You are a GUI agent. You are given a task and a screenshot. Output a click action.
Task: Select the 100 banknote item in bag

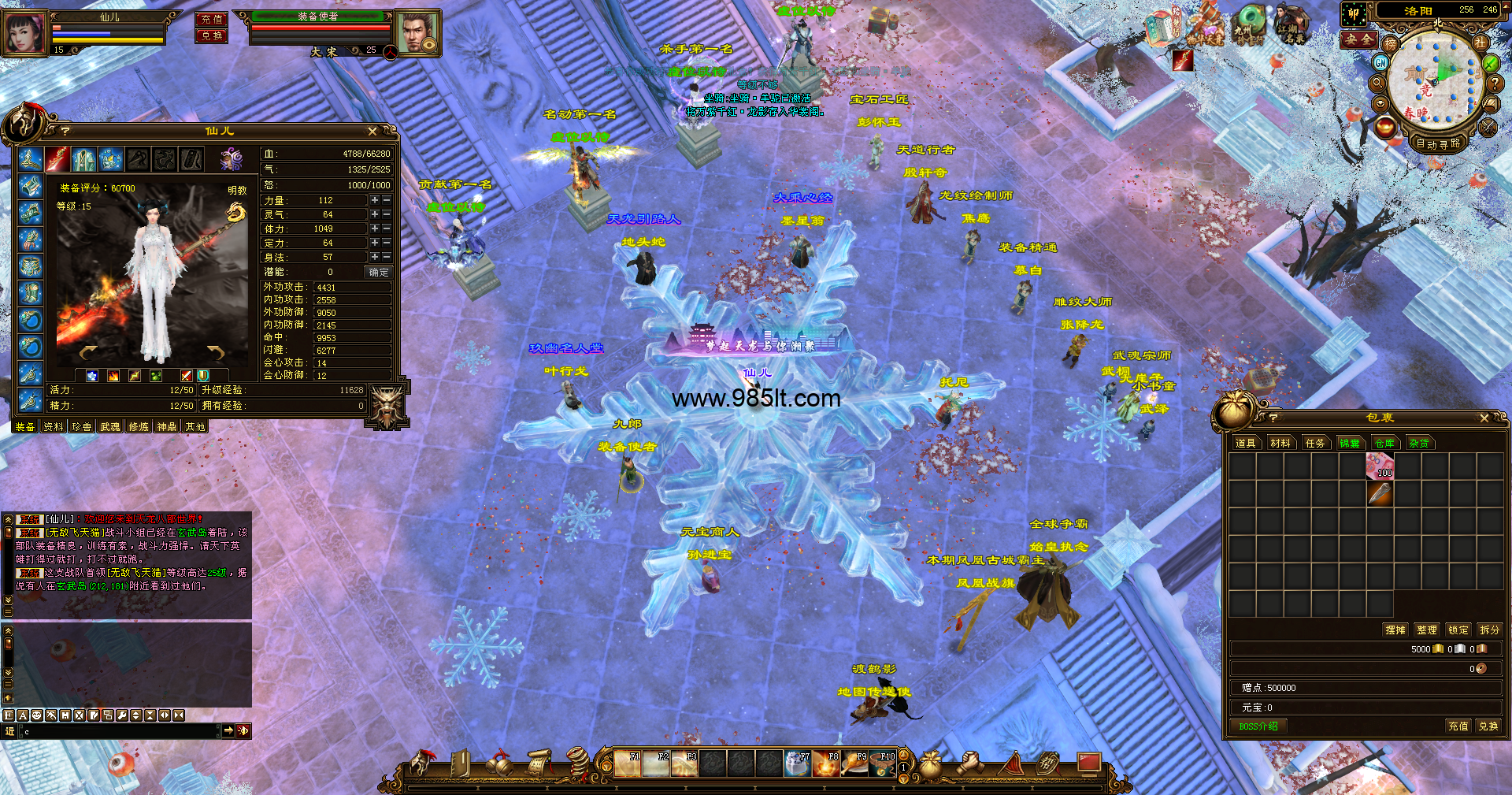[x=1380, y=466]
